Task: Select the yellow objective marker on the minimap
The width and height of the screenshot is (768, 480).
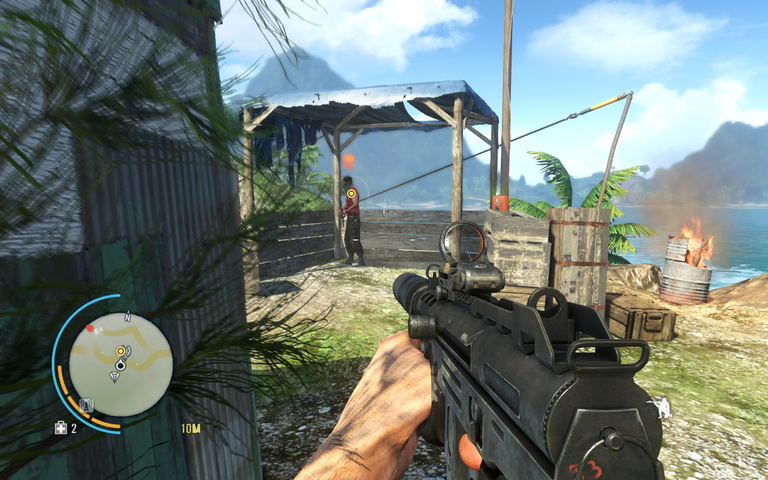Action: [x=121, y=351]
